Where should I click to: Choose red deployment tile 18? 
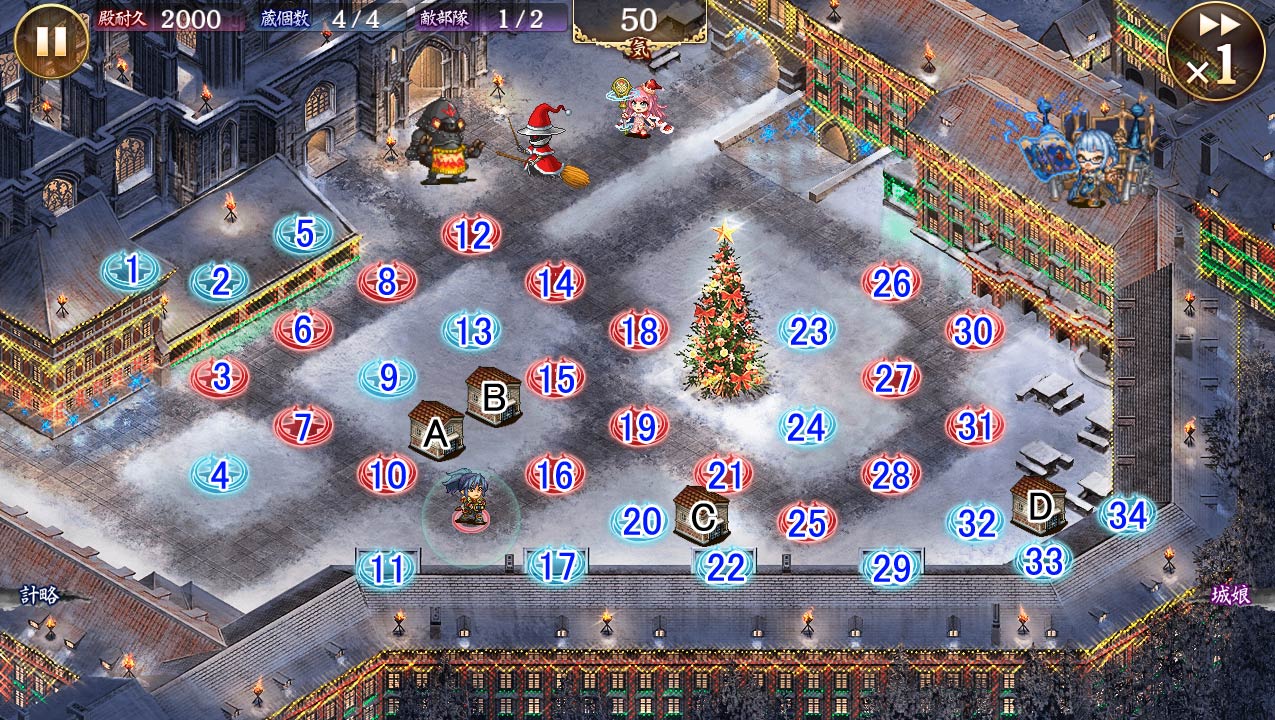(x=639, y=331)
